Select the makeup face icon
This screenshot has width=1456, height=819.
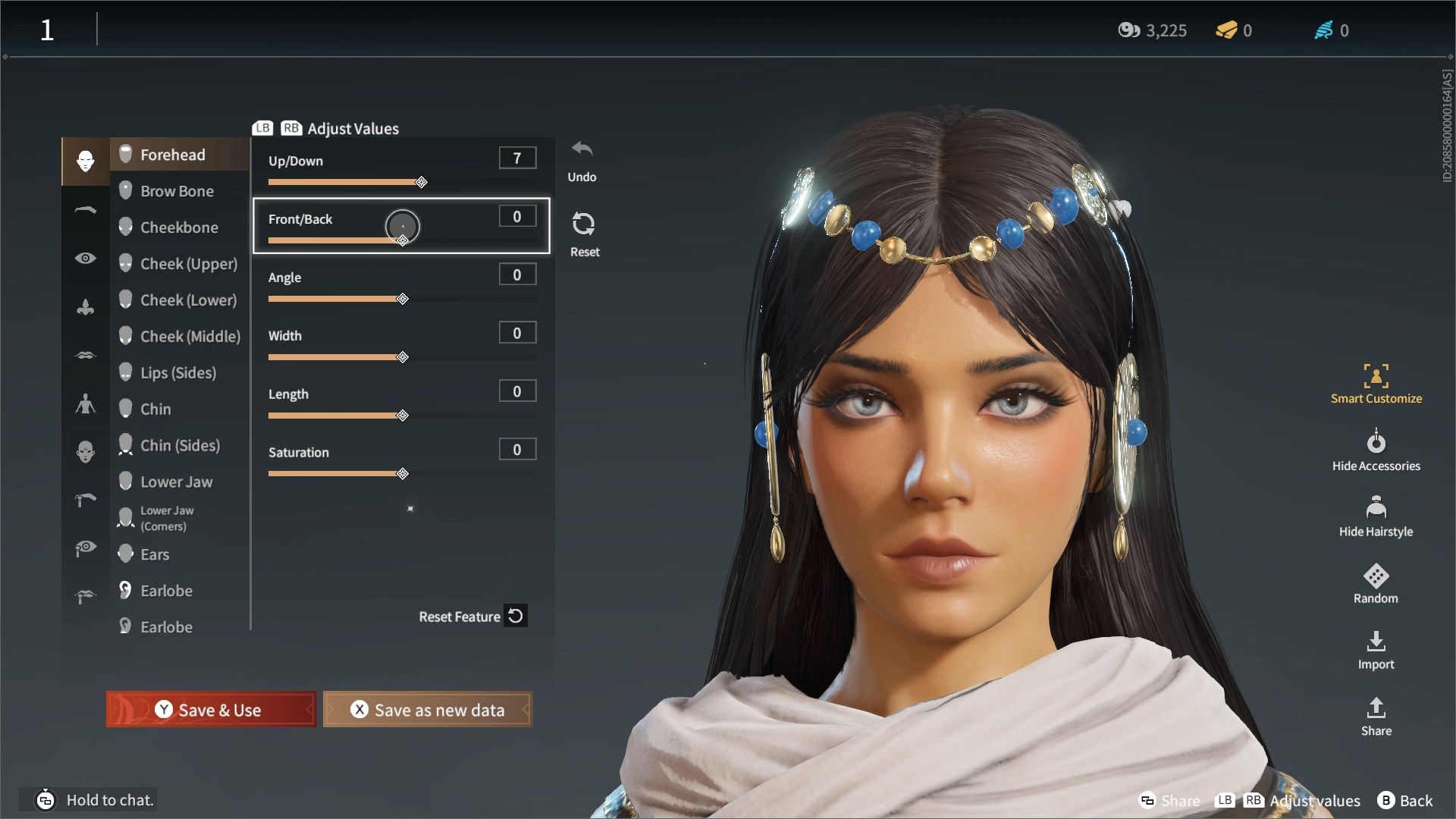[85, 452]
